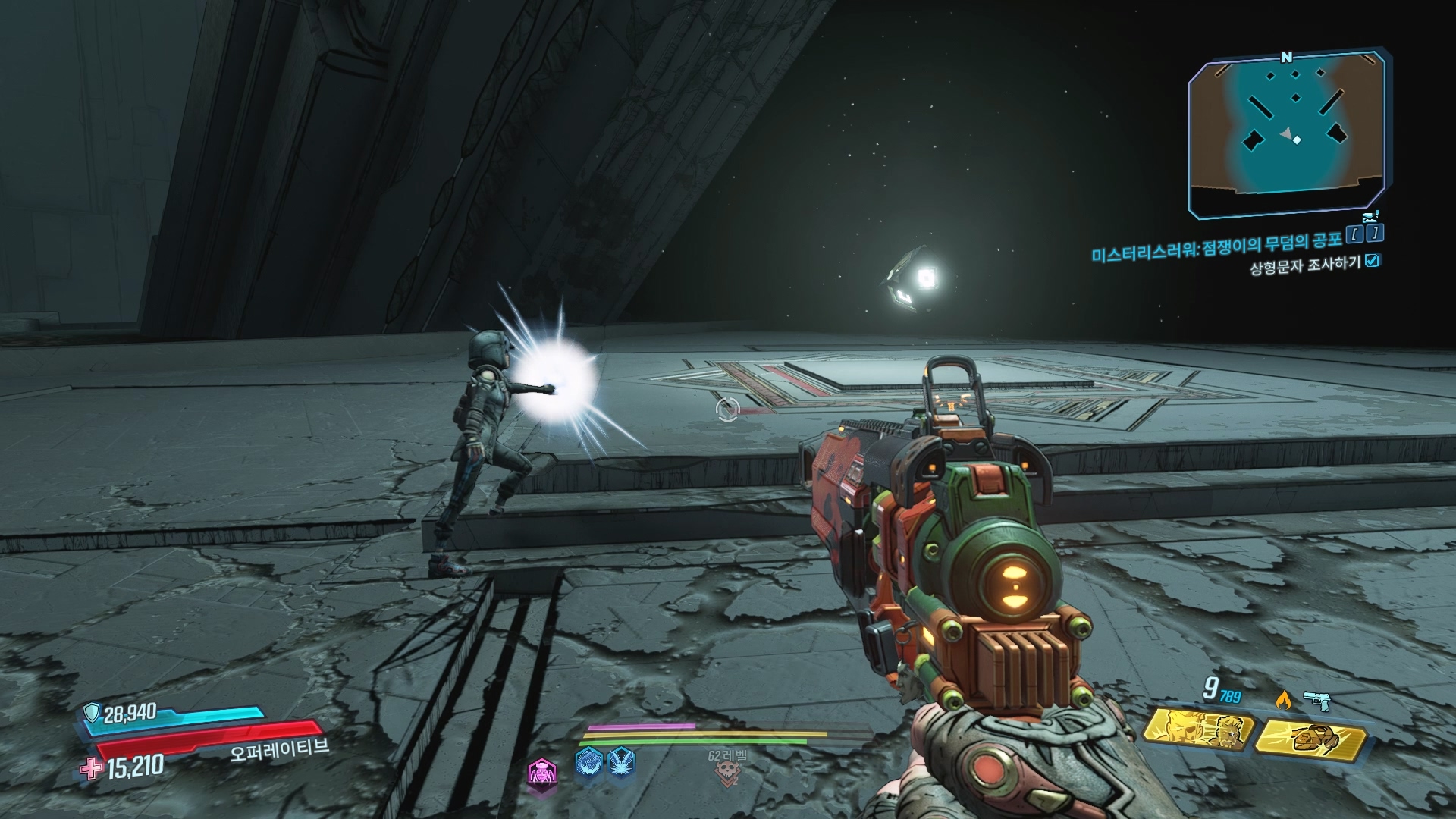The image size is (1456, 819).
Task: Click the blue shield icon
Action: [92, 713]
